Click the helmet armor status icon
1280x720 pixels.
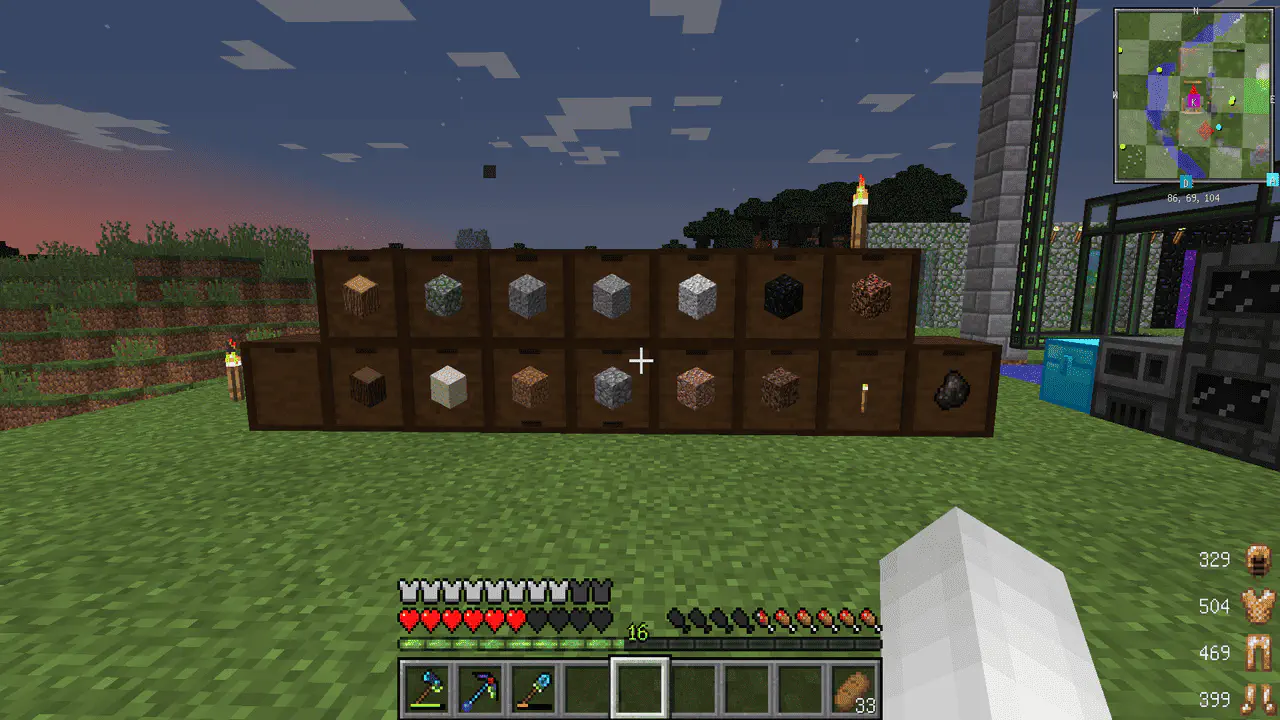(x=1256, y=560)
